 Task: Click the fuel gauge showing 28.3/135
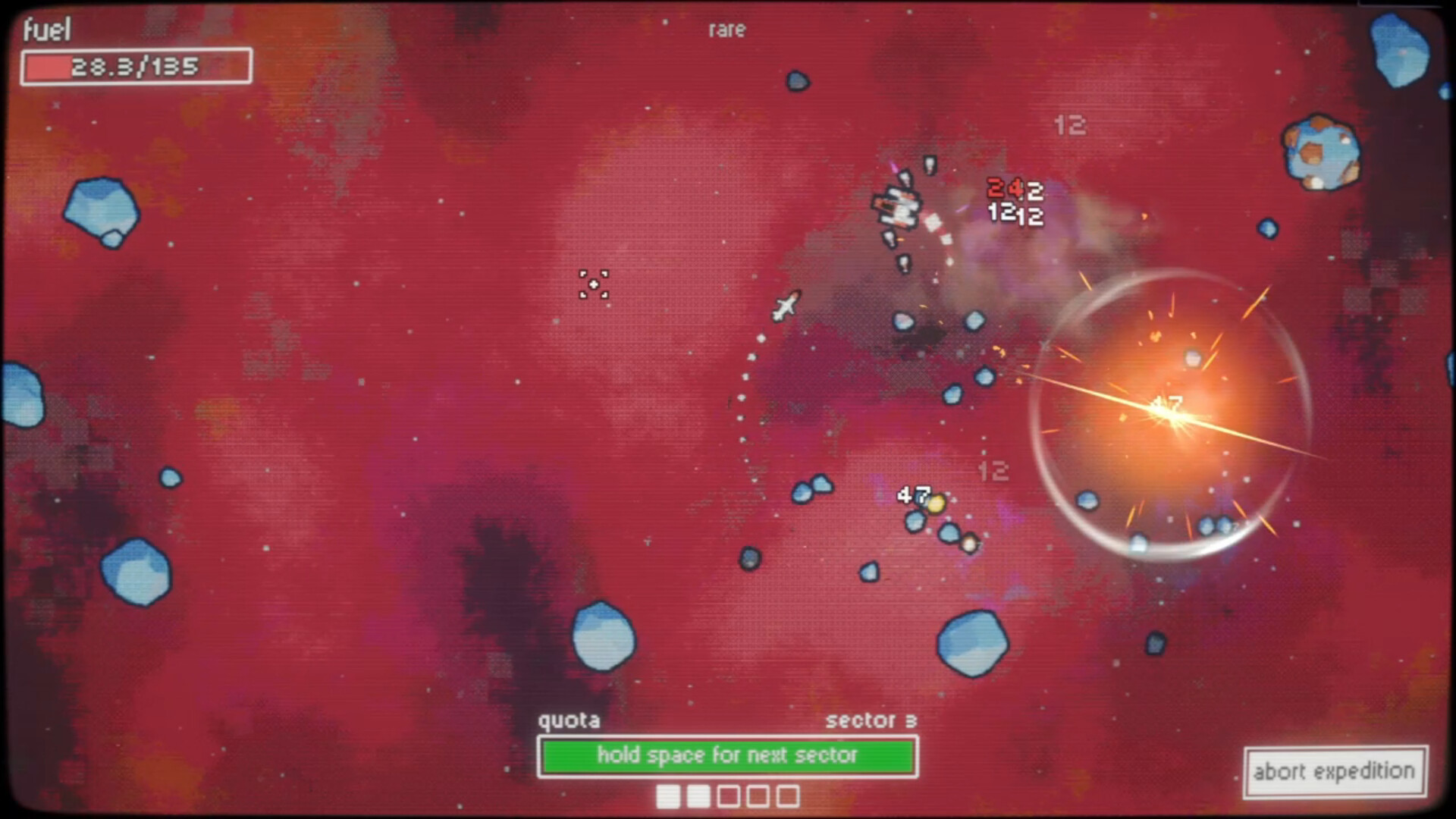coord(136,67)
